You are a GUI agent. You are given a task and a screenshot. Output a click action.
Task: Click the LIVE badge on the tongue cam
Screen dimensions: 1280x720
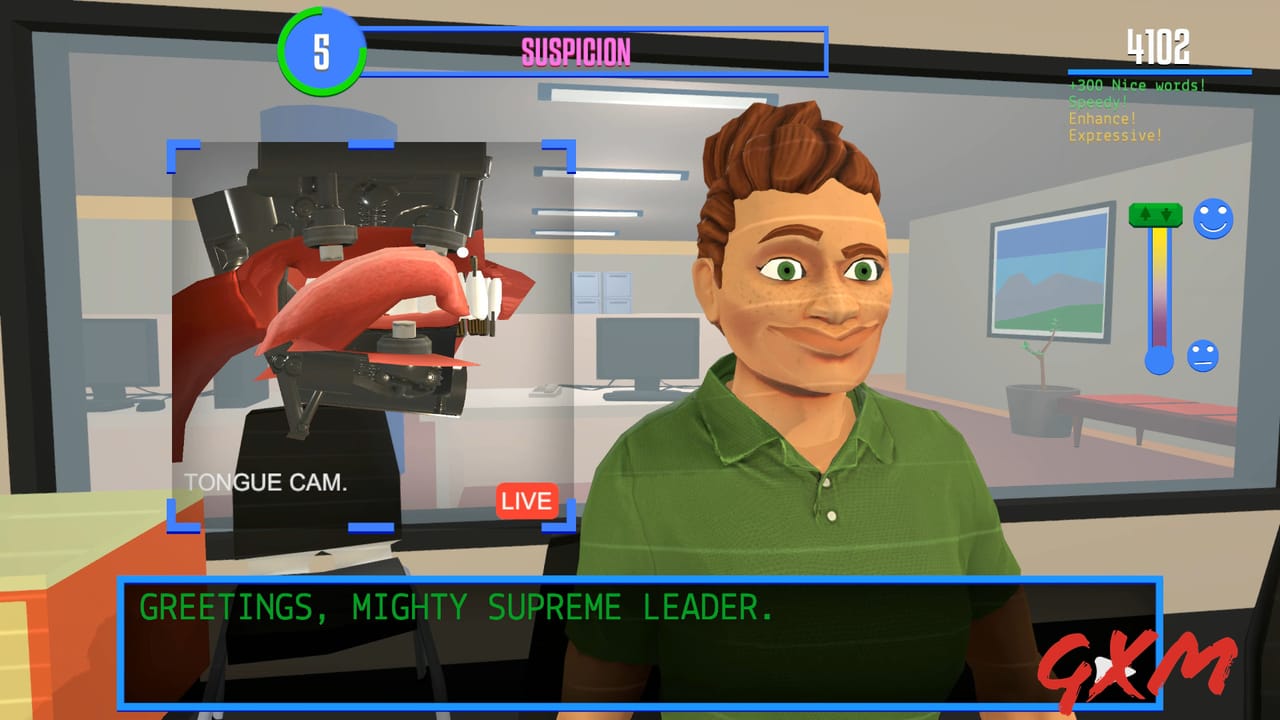click(x=525, y=501)
